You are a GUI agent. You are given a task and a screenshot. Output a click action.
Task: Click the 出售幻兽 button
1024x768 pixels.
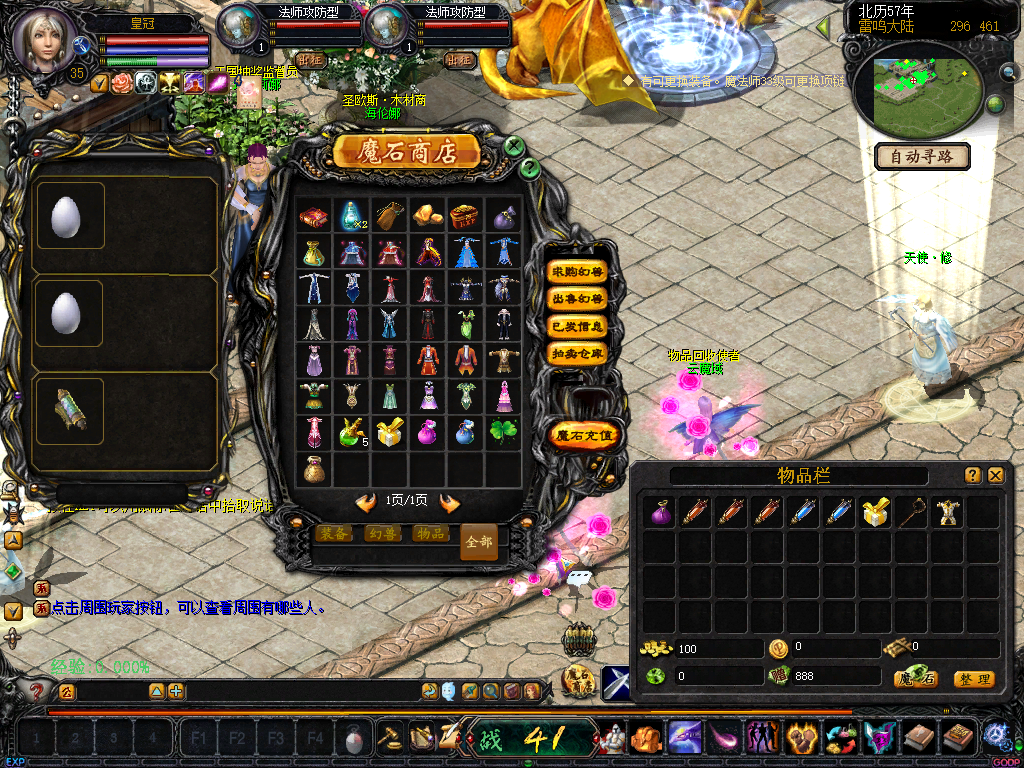(x=578, y=299)
